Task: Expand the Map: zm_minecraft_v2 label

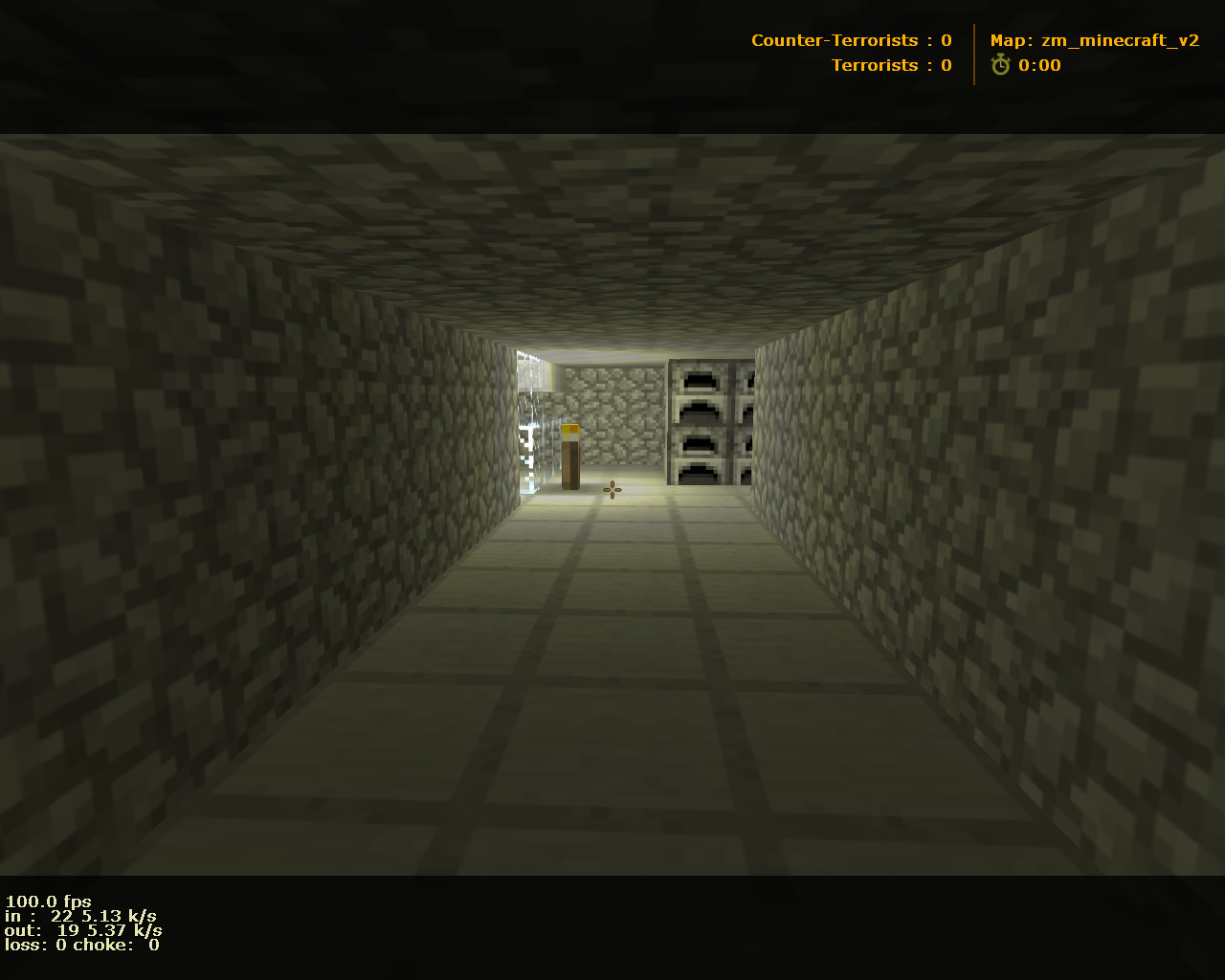Action: 1093,39
